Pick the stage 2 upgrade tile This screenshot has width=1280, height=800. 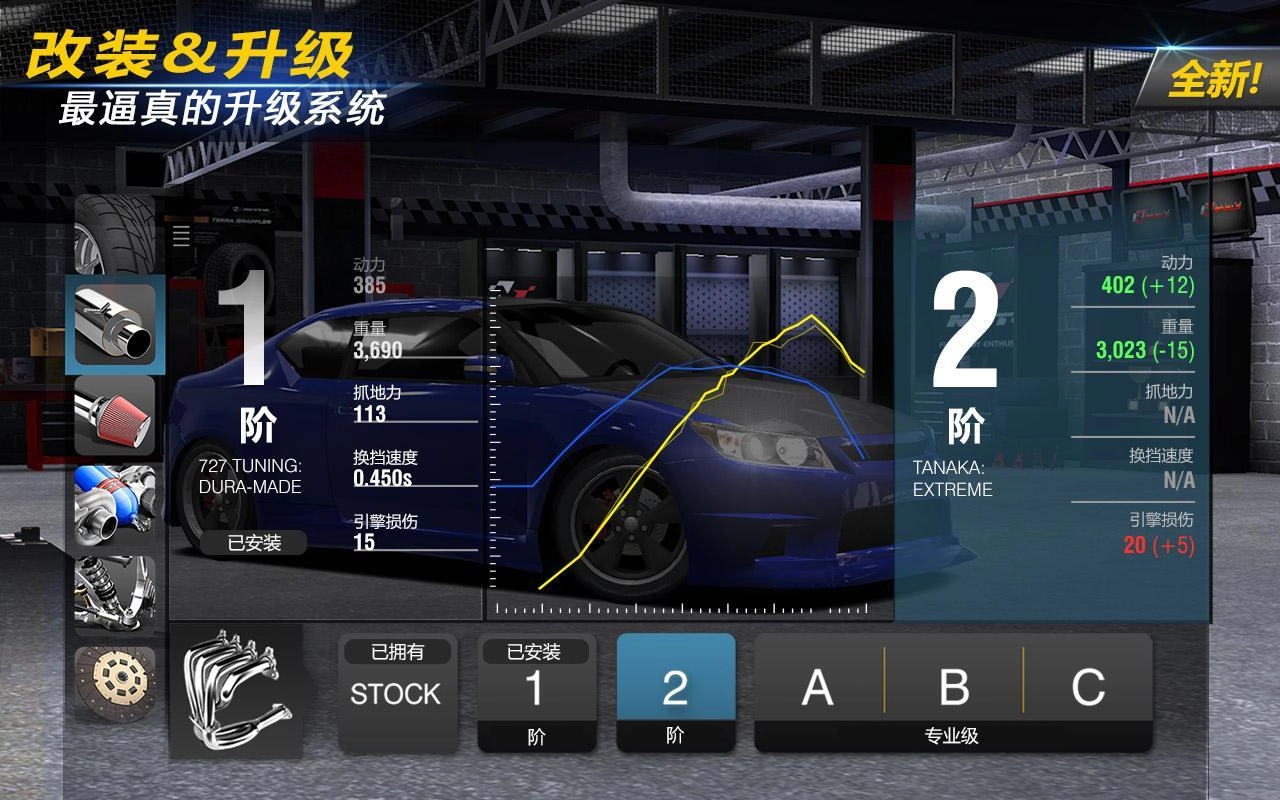pyautogui.click(x=675, y=693)
